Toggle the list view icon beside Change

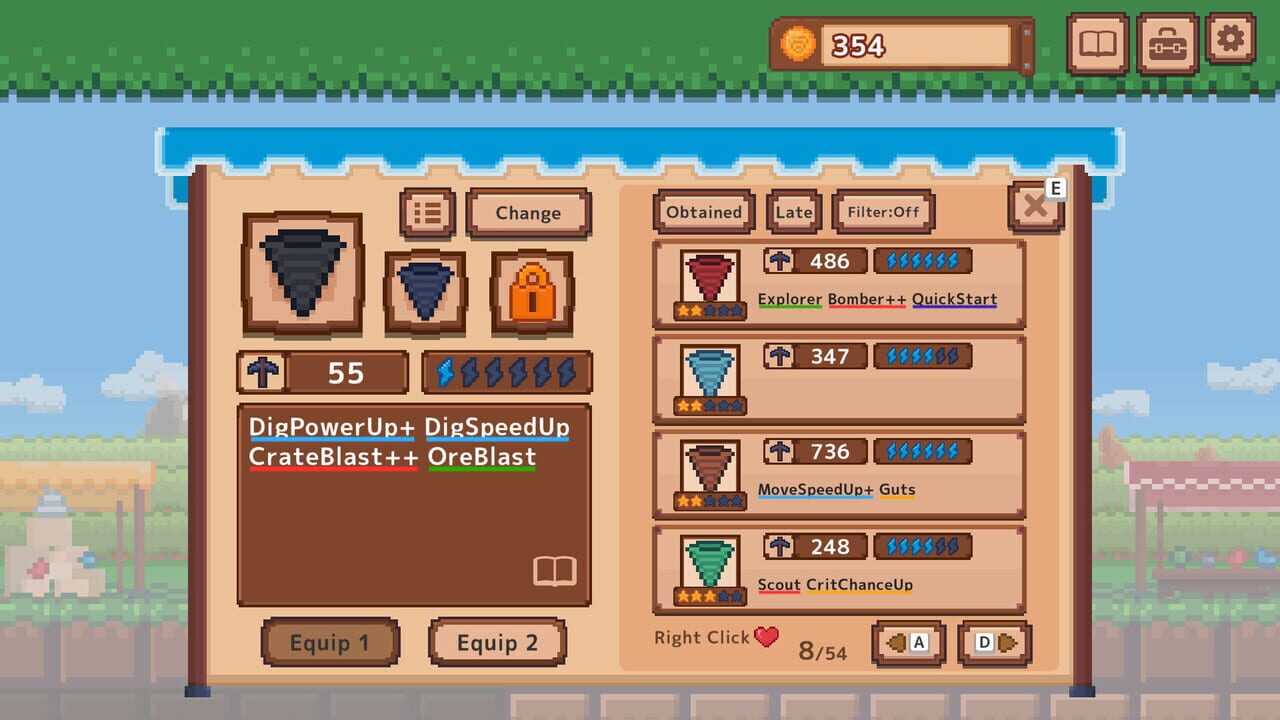[427, 211]
